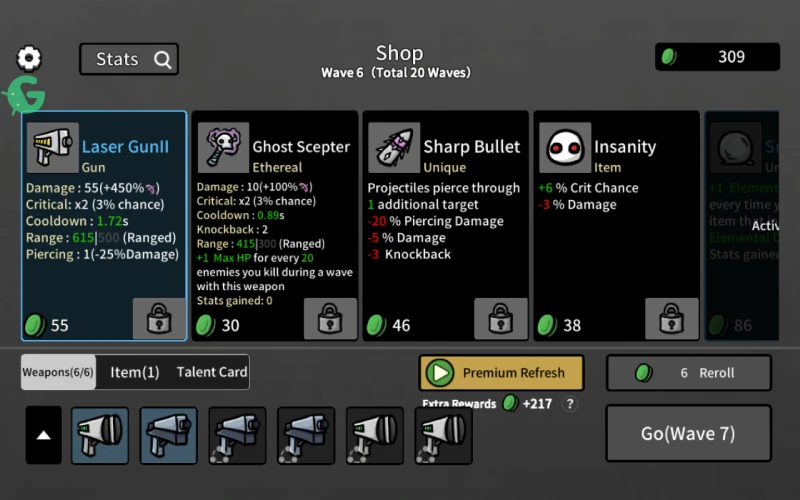Toggle lock on Insanity item
800x500 pixels.
point(672,319)
